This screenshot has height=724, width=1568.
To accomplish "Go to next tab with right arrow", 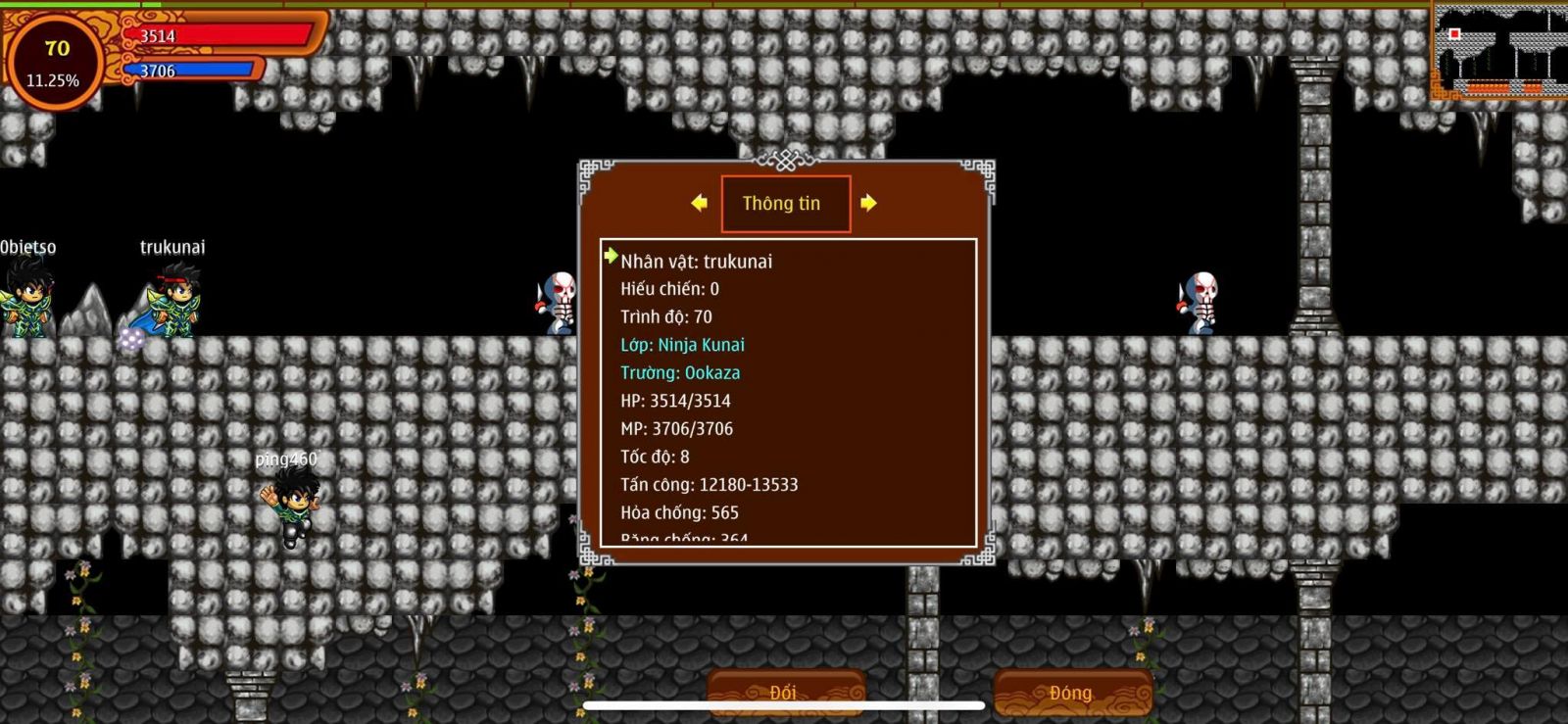I will pos(868,203).
